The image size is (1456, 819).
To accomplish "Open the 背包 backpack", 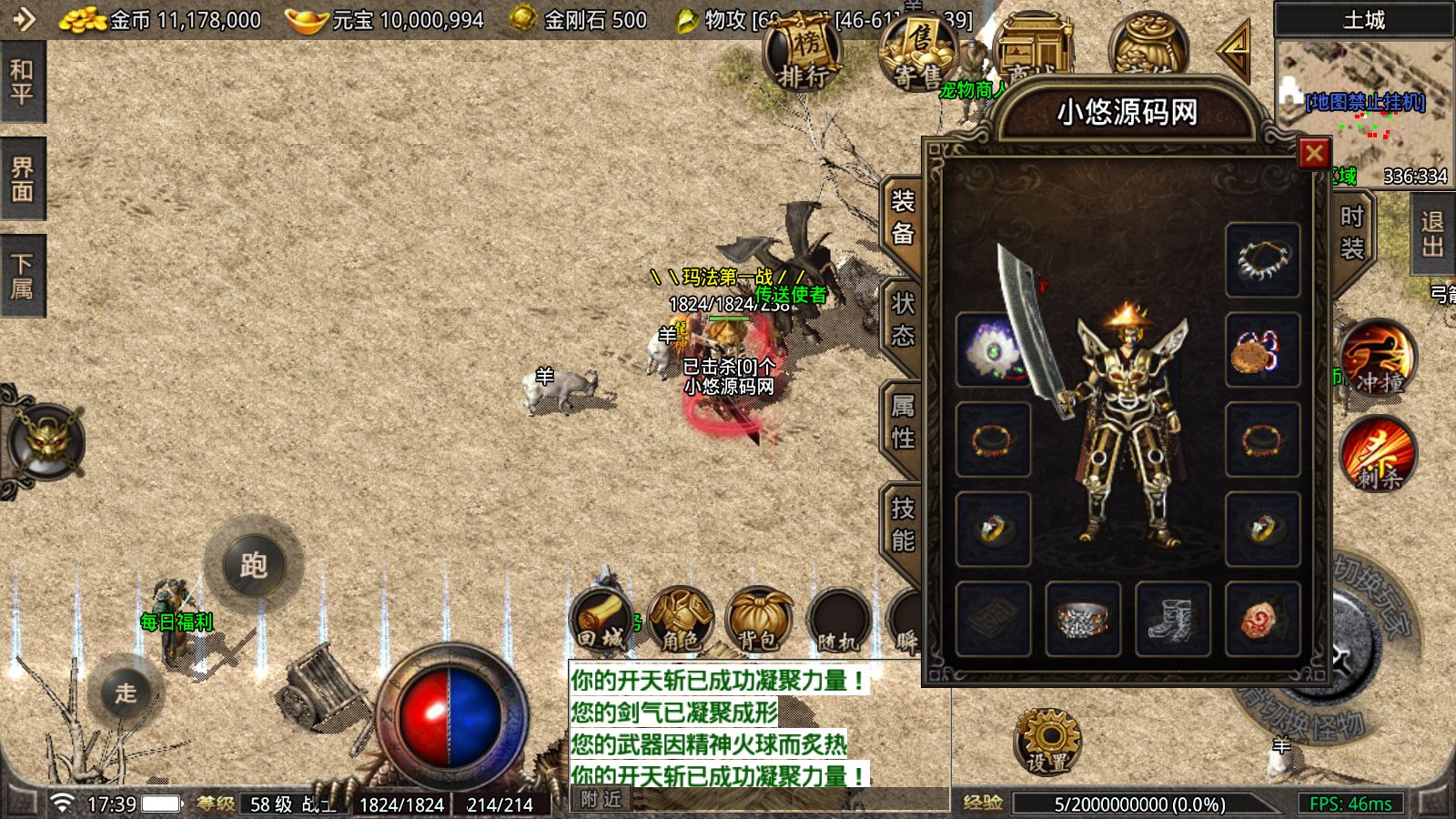I will click(759, 619).
